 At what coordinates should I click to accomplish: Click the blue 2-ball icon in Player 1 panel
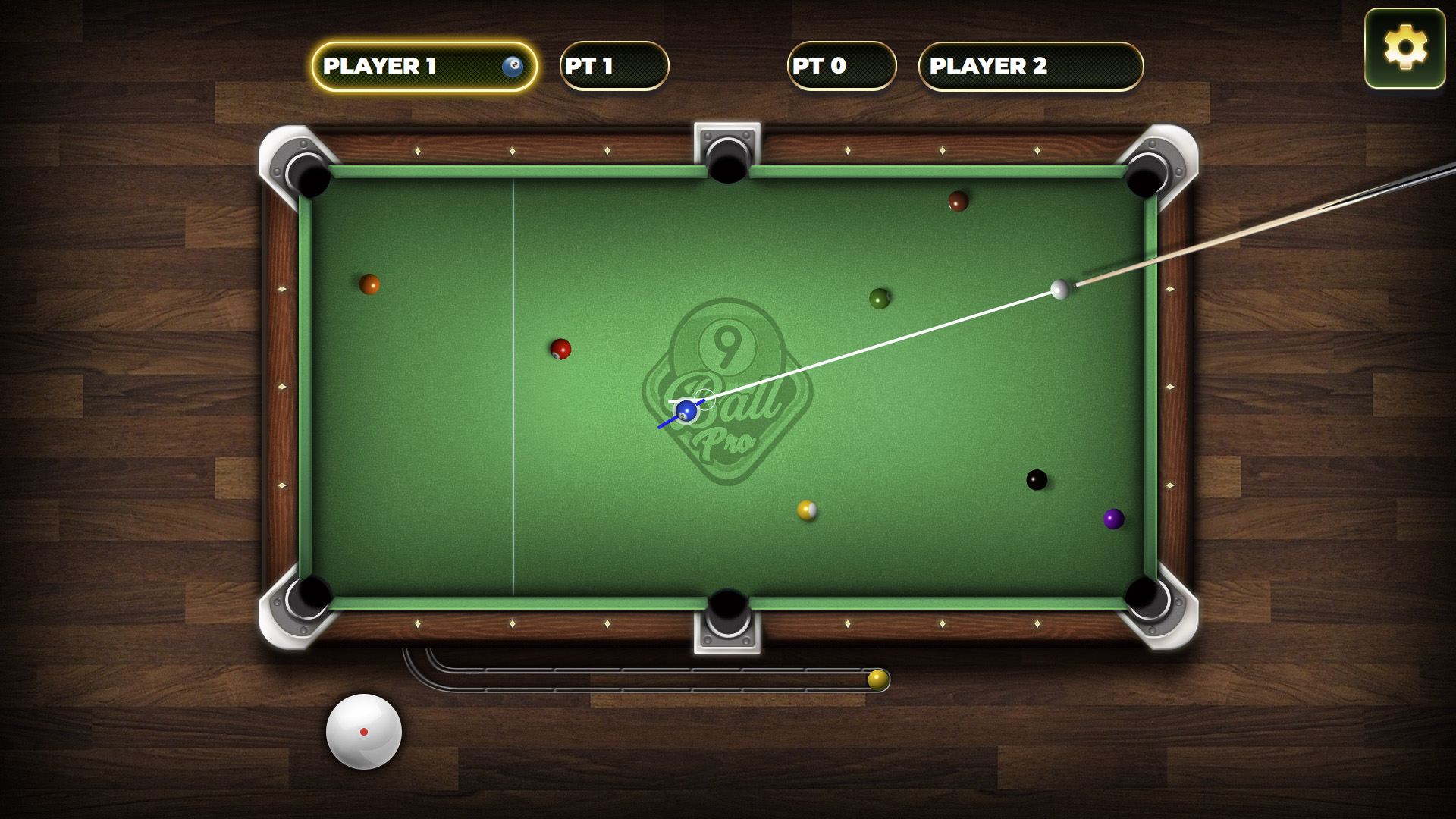pos(513,67)
